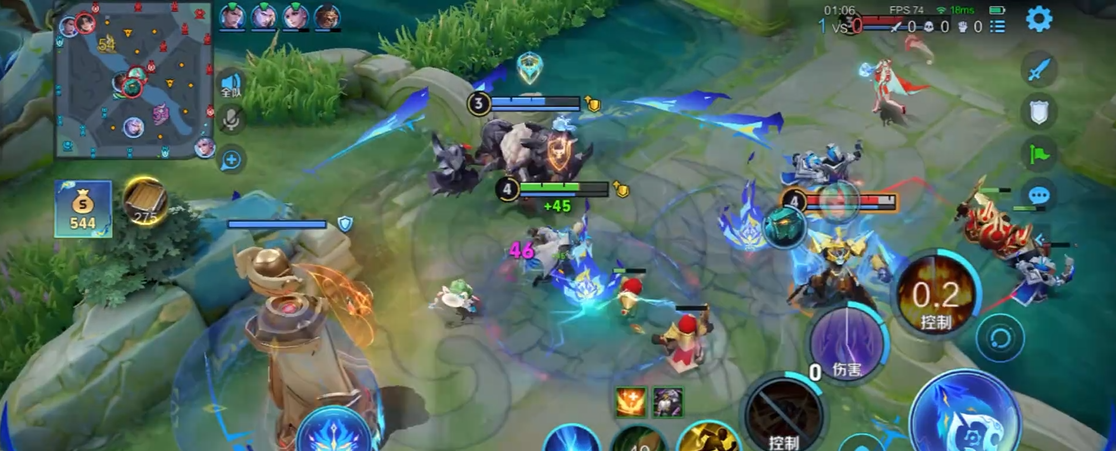Send the sword attack signal
This screenshot has height=451, width=1116.
tap(1039, 70)
